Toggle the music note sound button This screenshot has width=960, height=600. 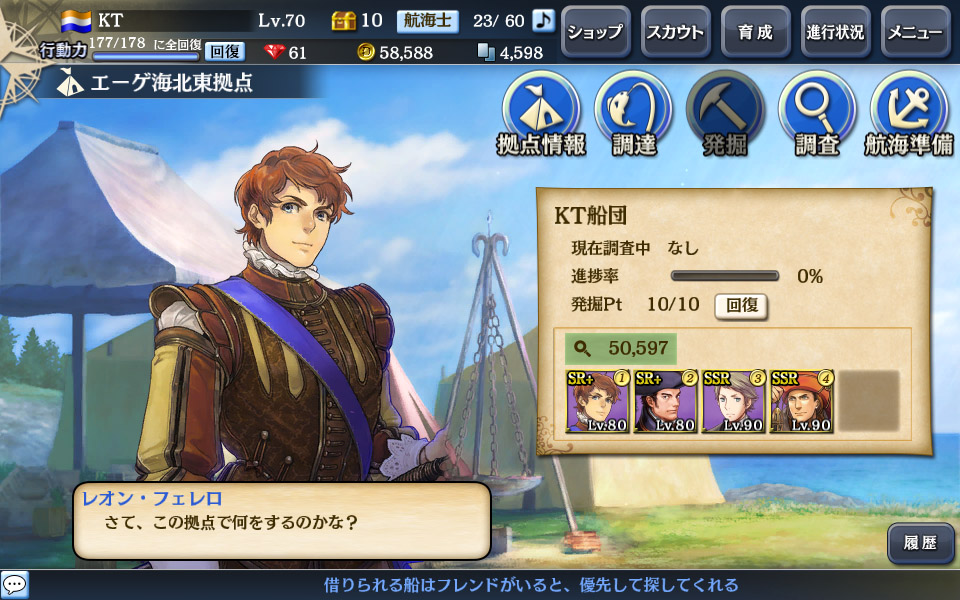[x=543, y=20]
